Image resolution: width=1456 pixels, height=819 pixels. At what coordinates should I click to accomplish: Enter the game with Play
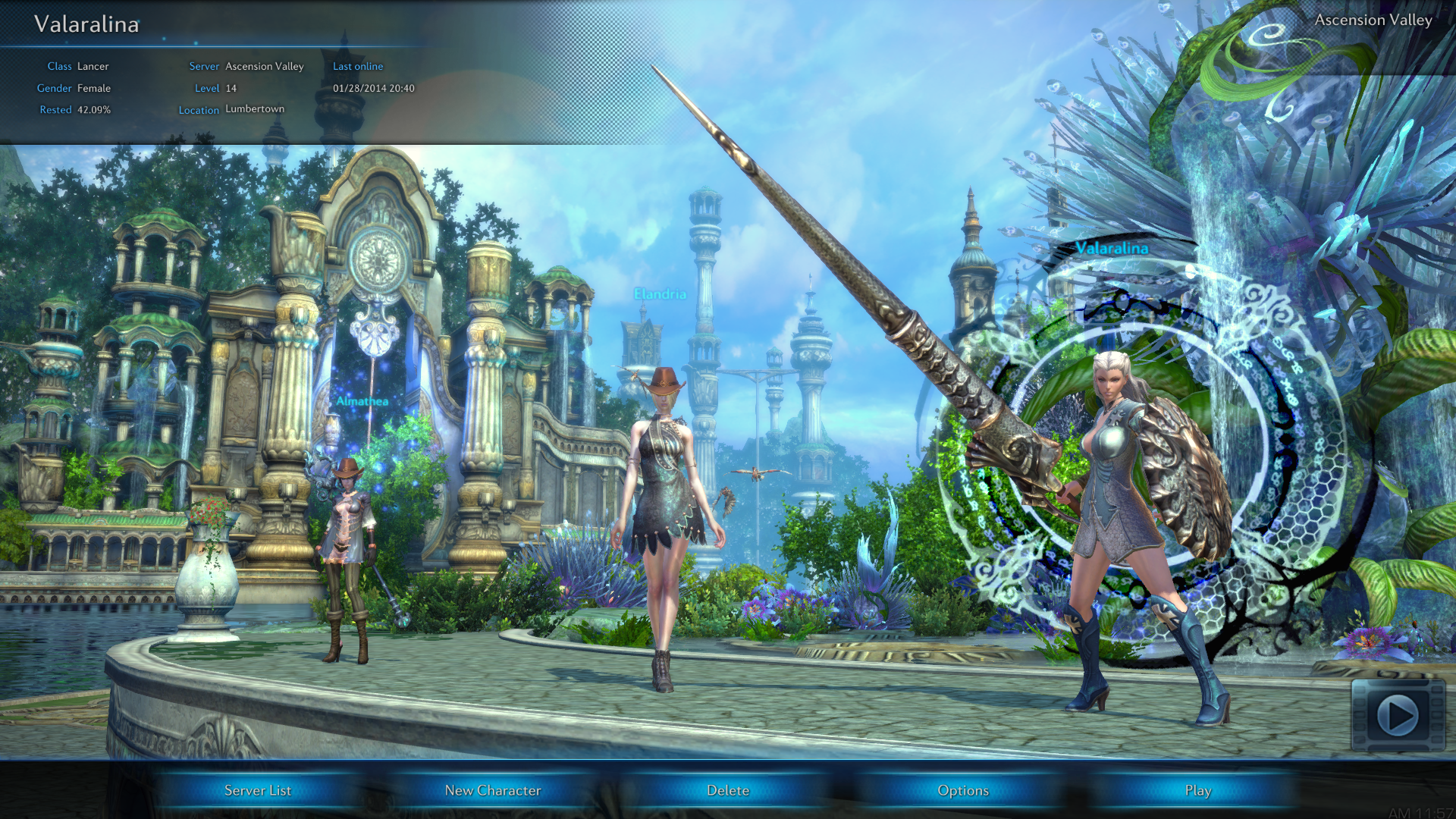[x=1198, y=790]
